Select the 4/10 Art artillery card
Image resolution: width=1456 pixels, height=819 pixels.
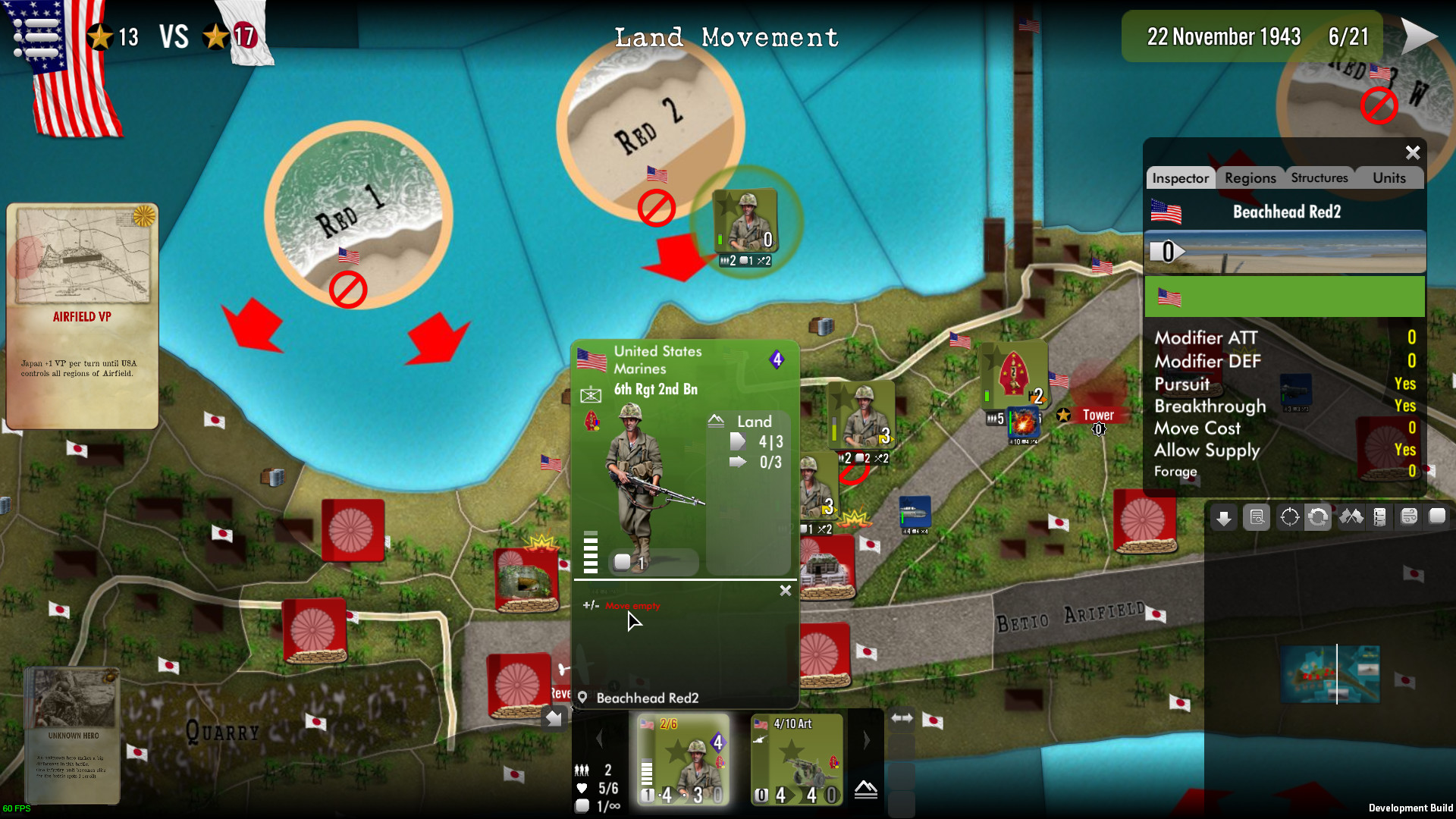tap(796, 759)
